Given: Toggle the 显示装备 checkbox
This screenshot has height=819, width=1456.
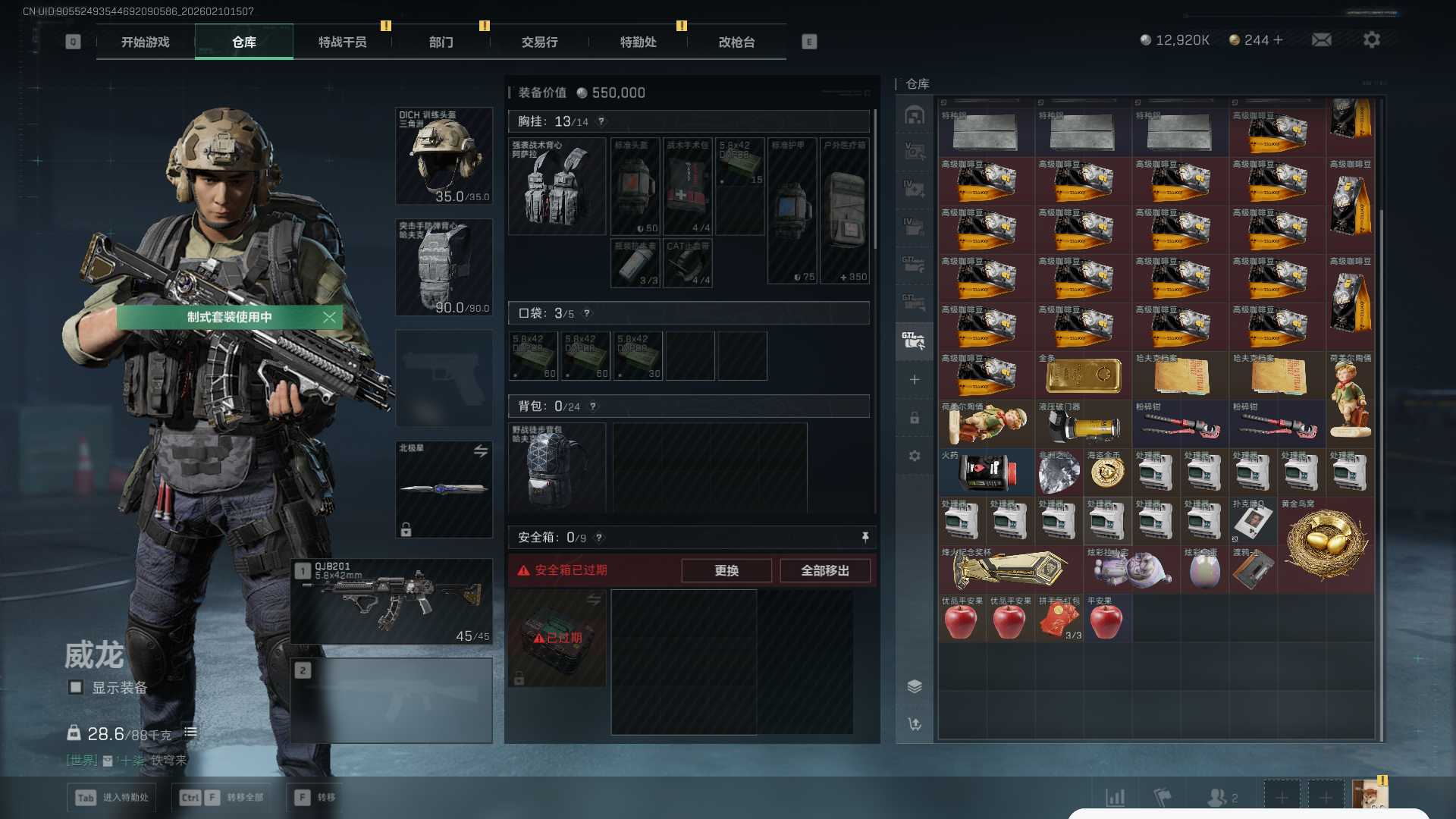Looking at the screenshot, I should [x=76, y=687].
